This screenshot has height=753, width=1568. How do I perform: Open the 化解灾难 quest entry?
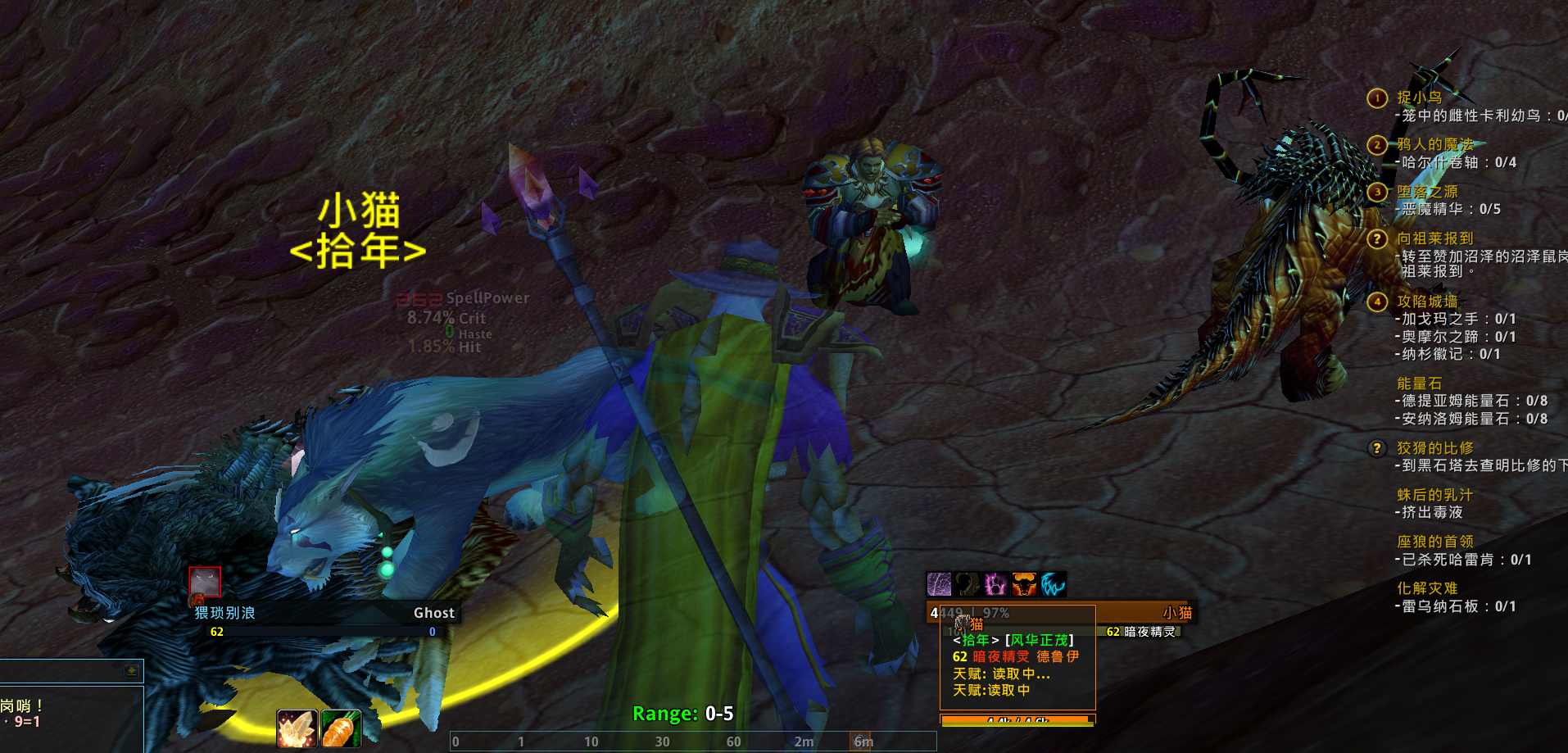[1427, 587]
